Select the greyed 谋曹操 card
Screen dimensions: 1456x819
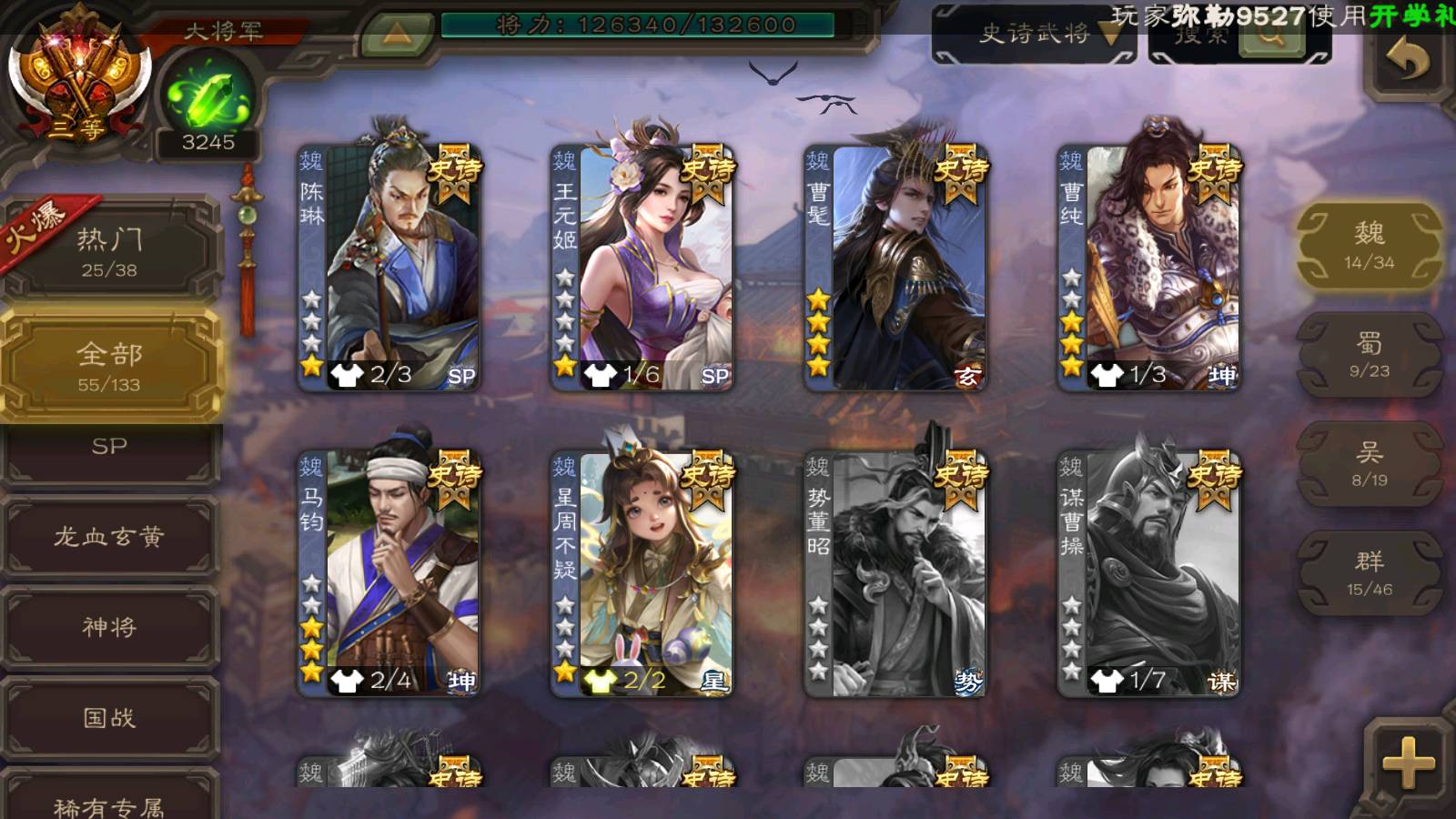pos(1148,573)
